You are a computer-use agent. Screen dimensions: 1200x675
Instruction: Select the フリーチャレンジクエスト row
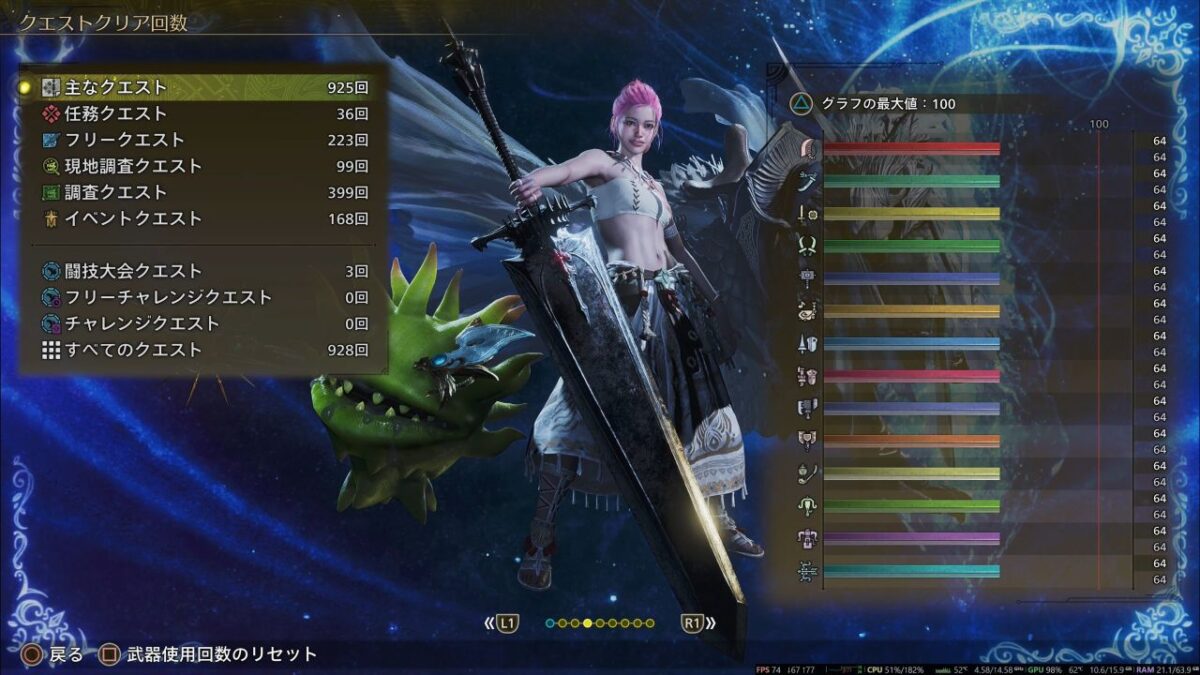[200, 297]
